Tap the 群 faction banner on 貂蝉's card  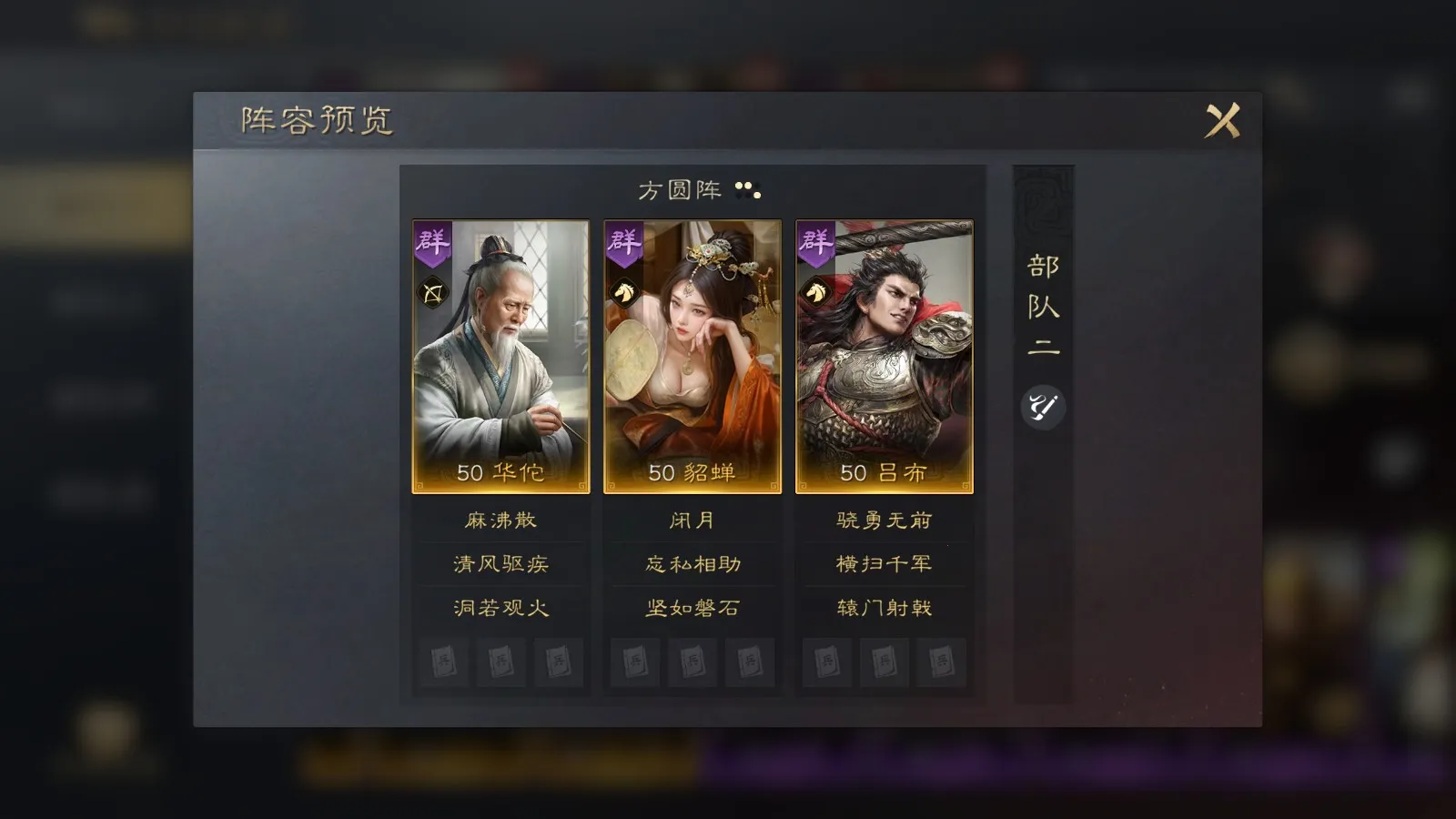coord(625,244)
